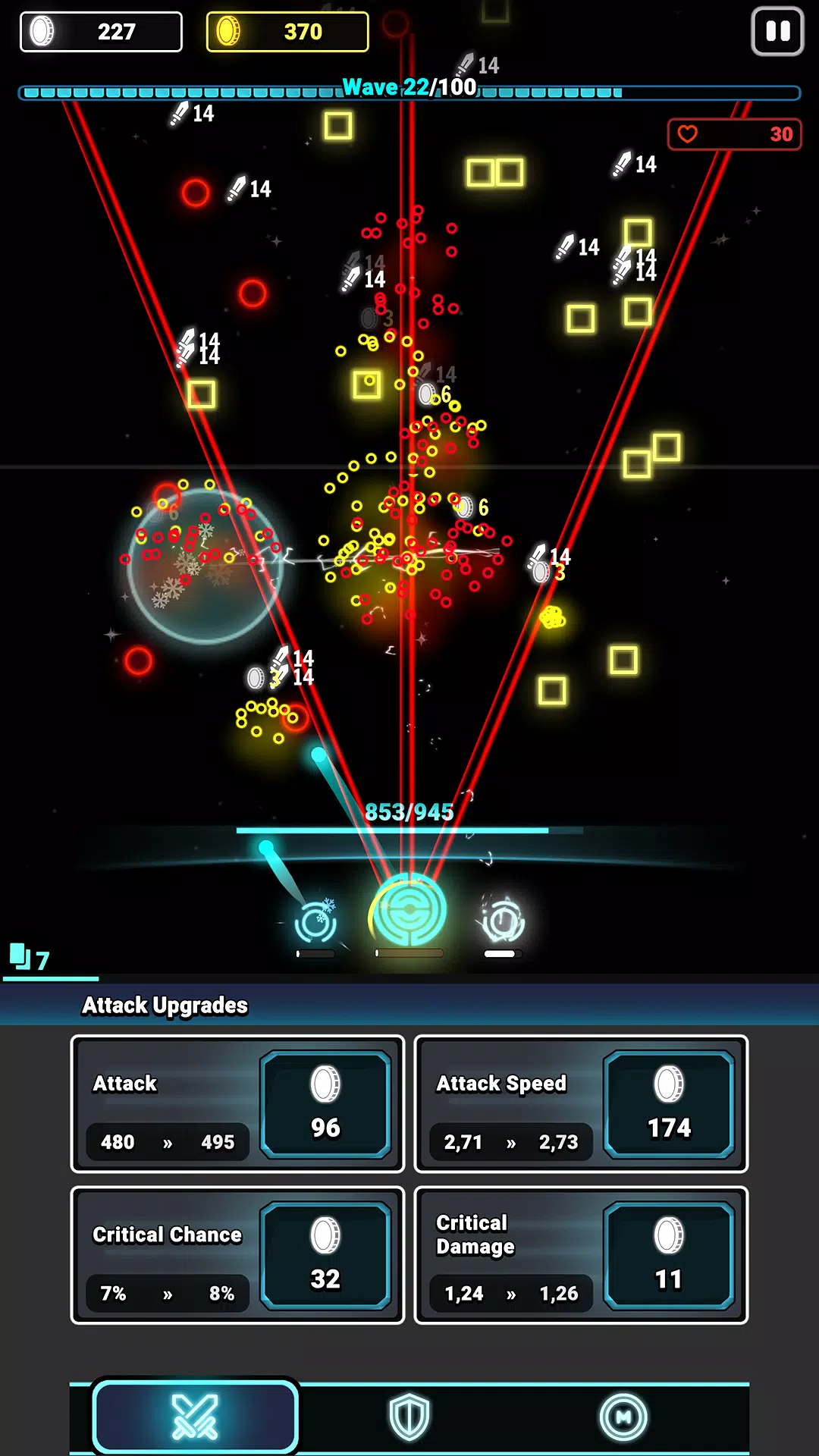Buy Critical Damage upgrade for 11
This screenshot has height=1456, width=819.
tap(669, 1255)
